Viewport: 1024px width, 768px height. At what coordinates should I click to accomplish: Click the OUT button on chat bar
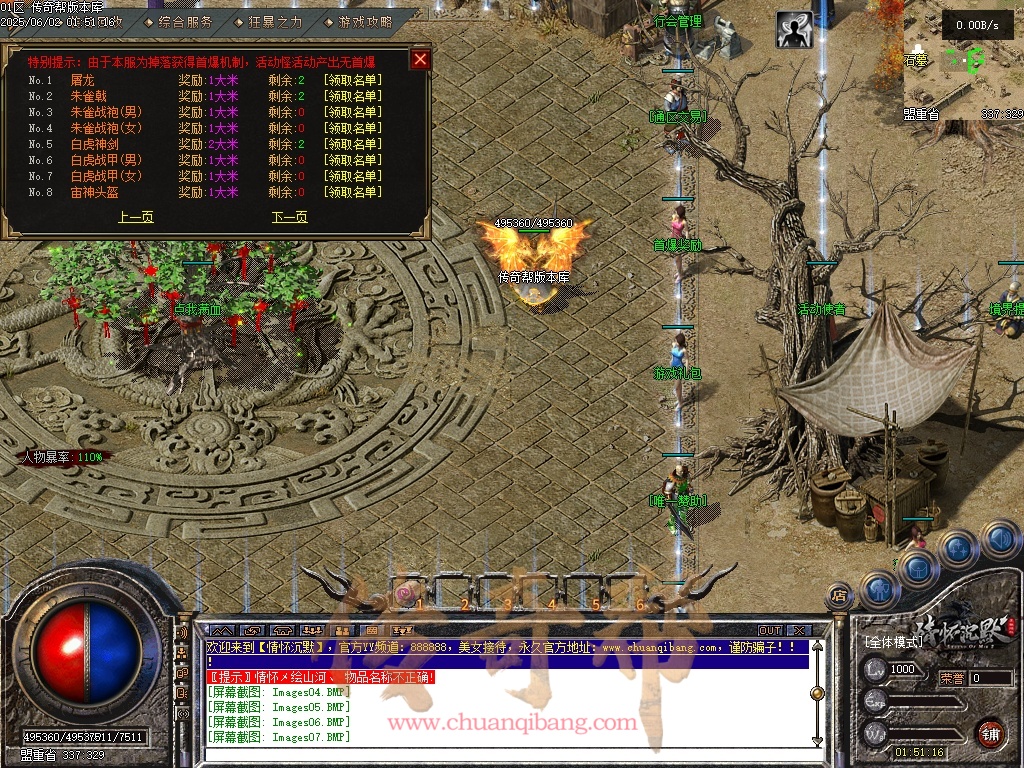coord(769,630)
